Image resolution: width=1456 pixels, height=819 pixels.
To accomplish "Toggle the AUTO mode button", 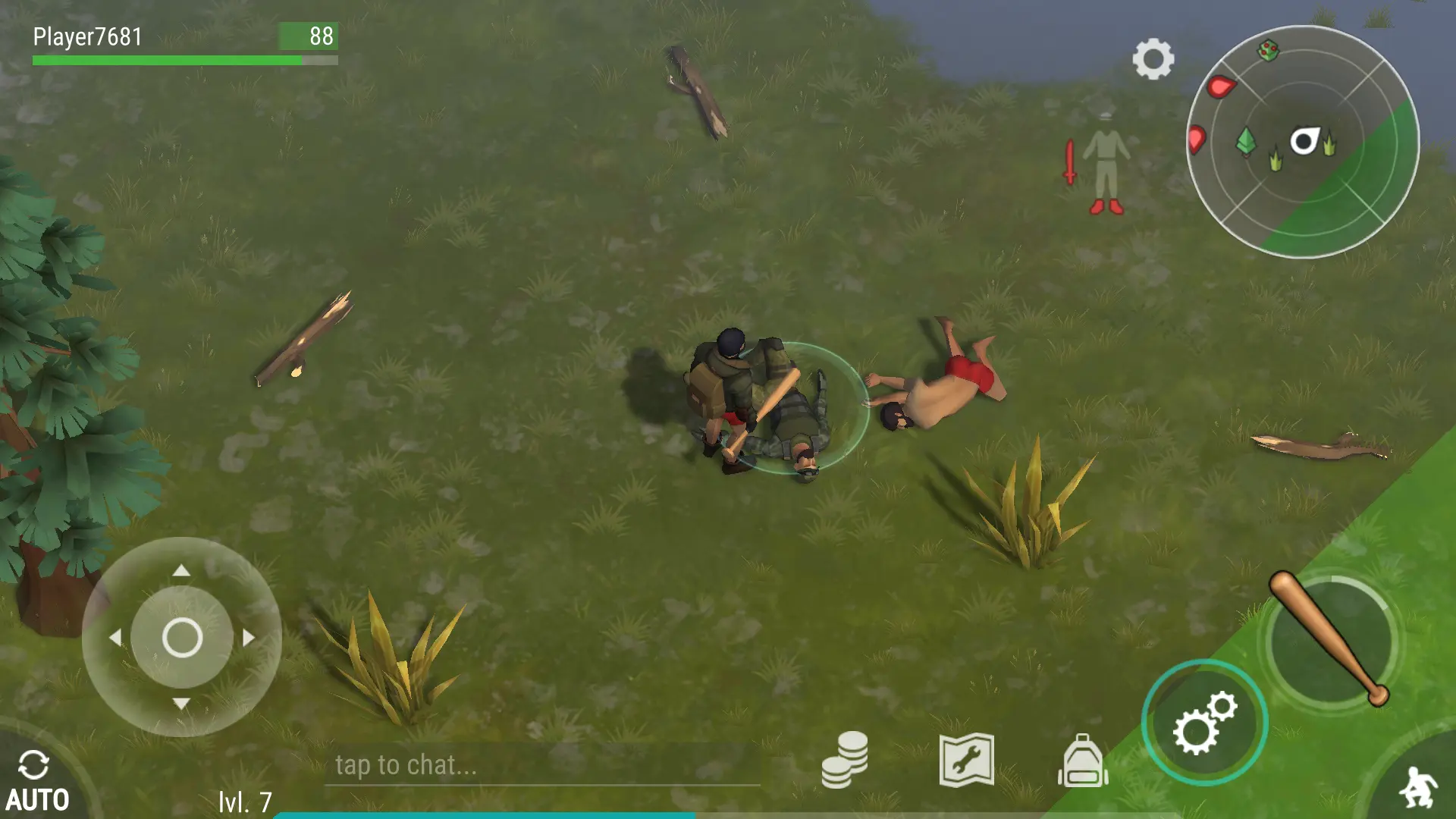I will [36, 781].
